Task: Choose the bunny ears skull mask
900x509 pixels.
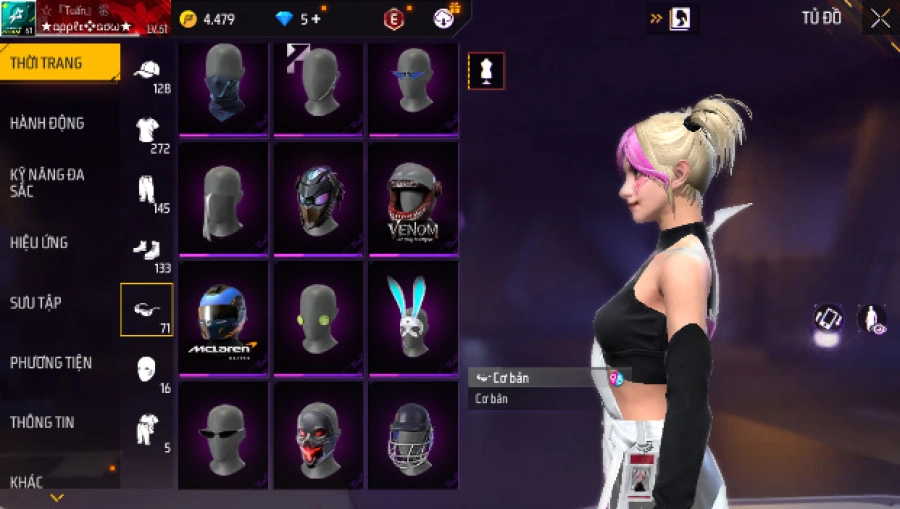Action: point(413,318)
